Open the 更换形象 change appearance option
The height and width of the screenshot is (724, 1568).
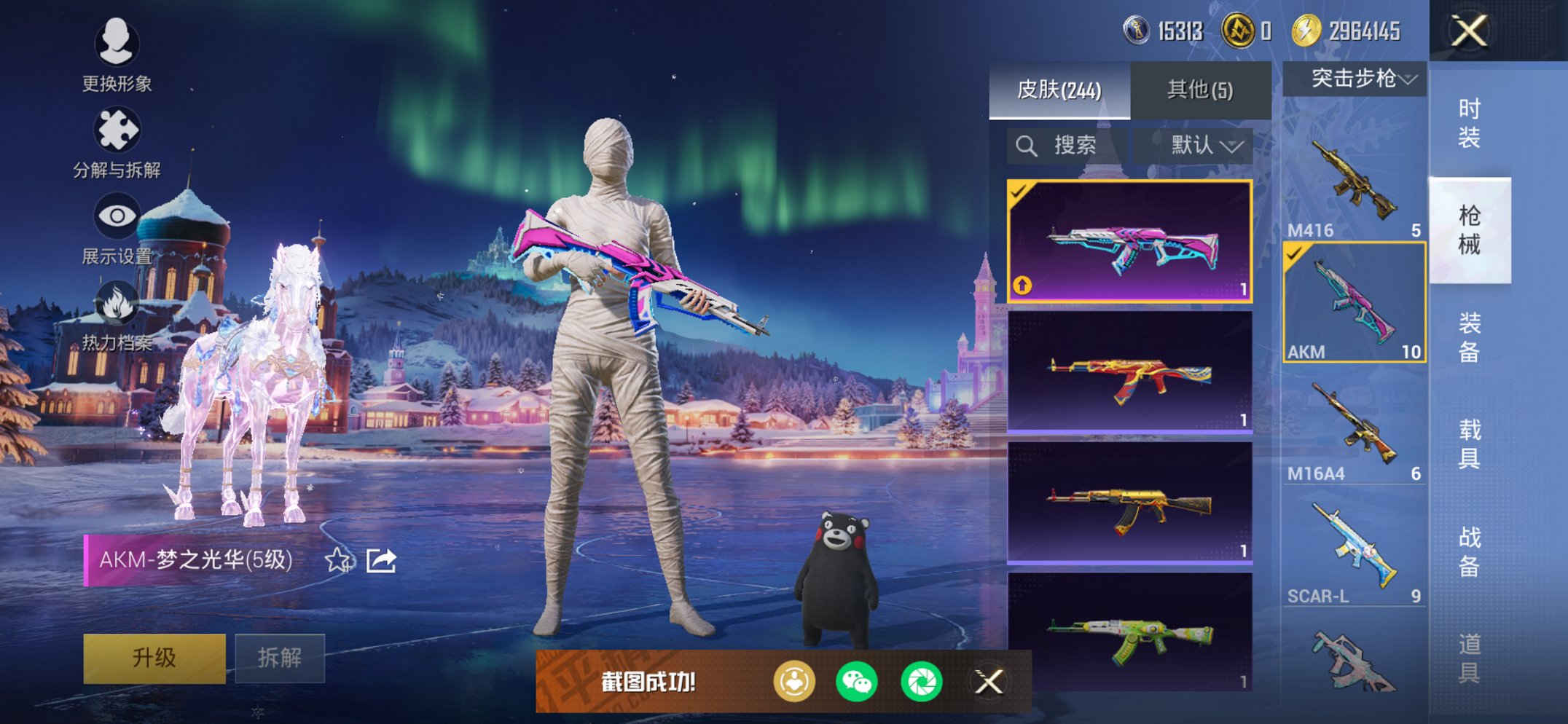point(117,55)
